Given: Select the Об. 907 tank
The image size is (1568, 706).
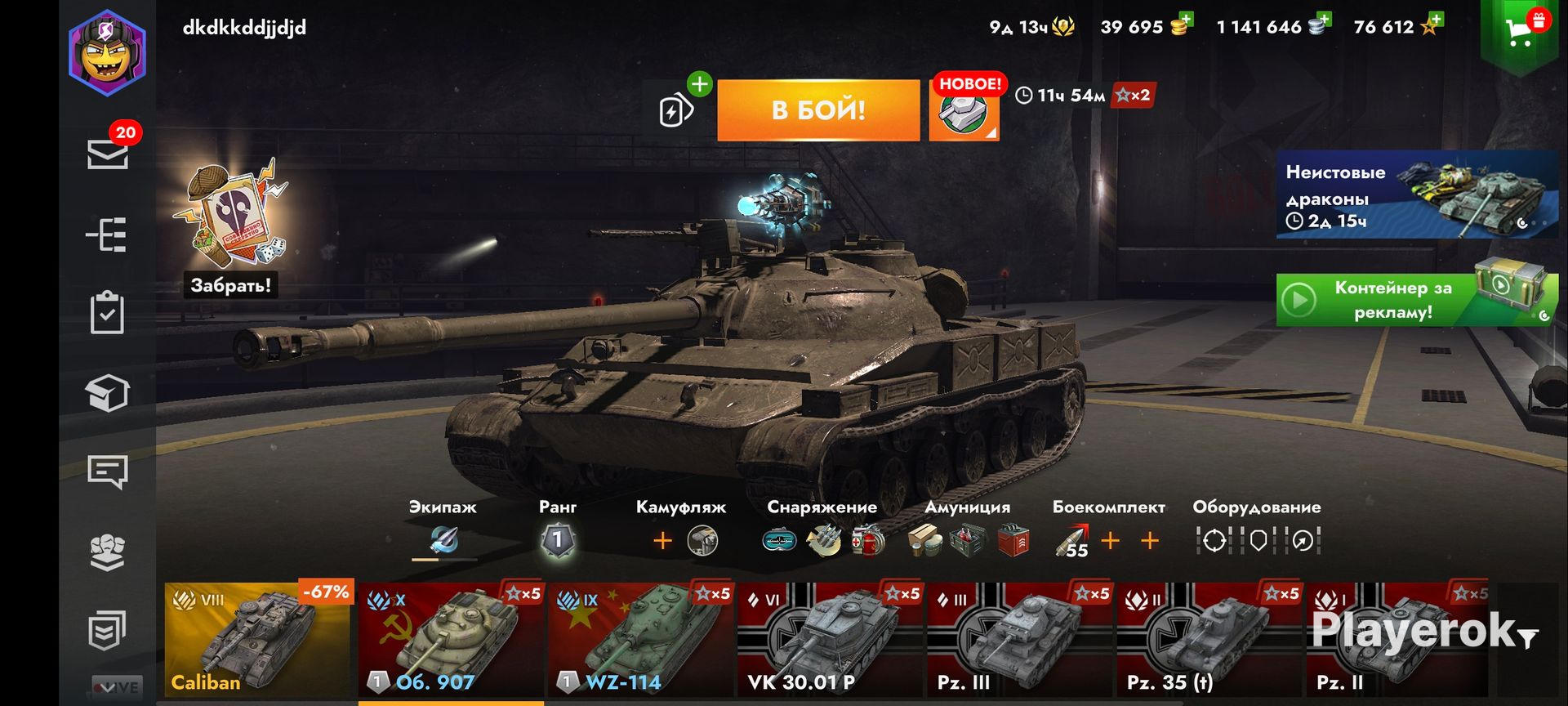Looking at the screenshot, I should click(451, 639).
